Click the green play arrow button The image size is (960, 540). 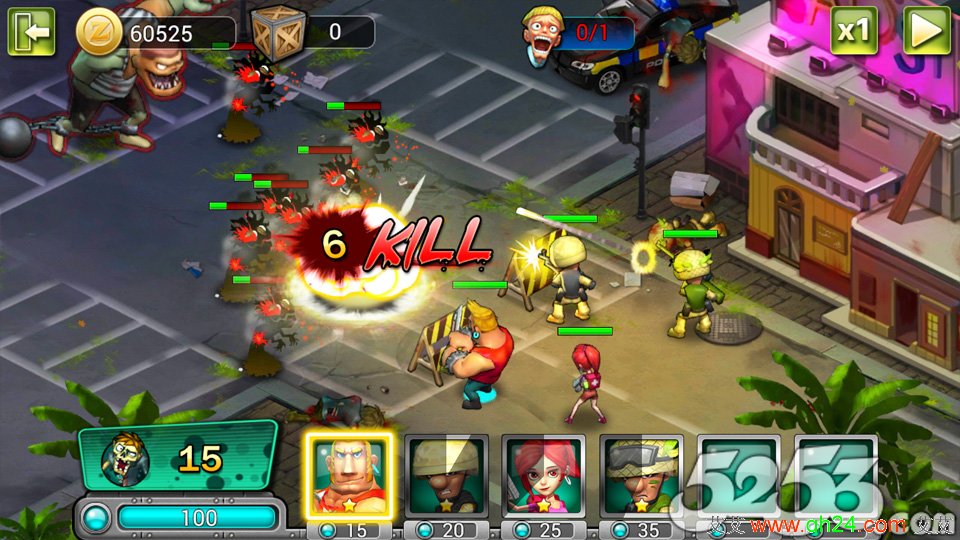pyautogui.click(x=926, y=31)
